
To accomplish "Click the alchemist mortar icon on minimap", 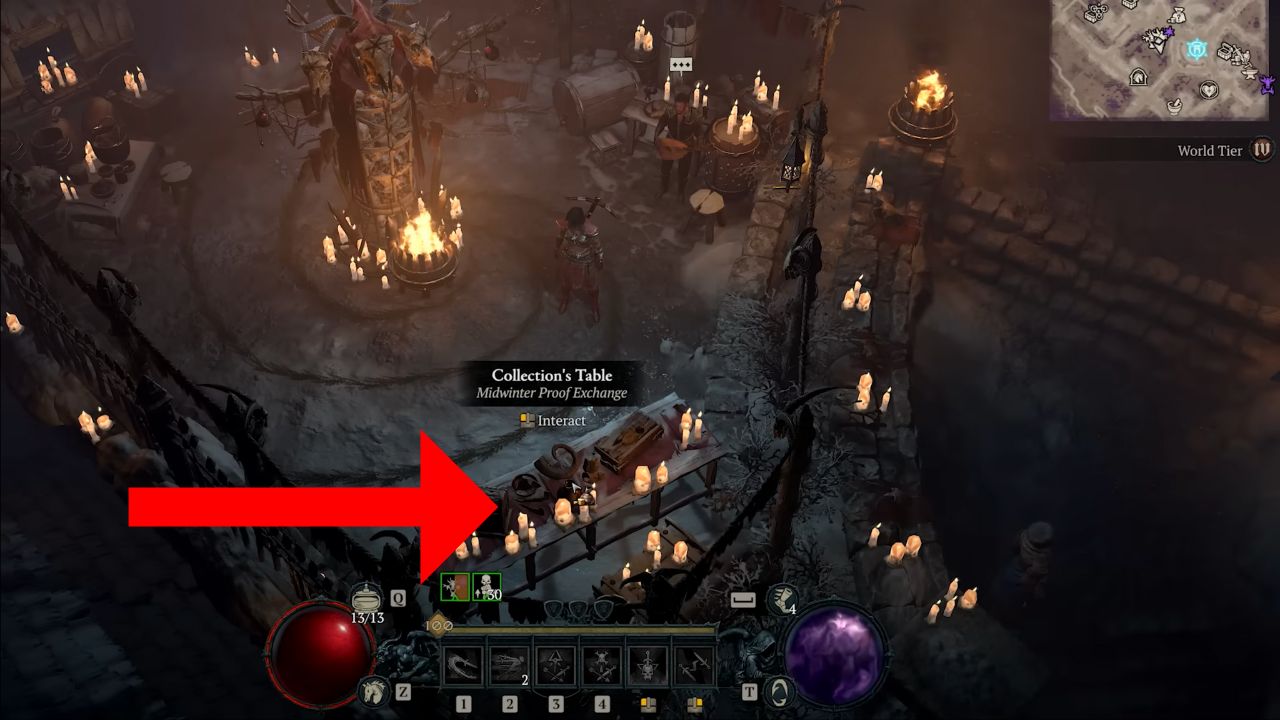I will pos(1174,106).
